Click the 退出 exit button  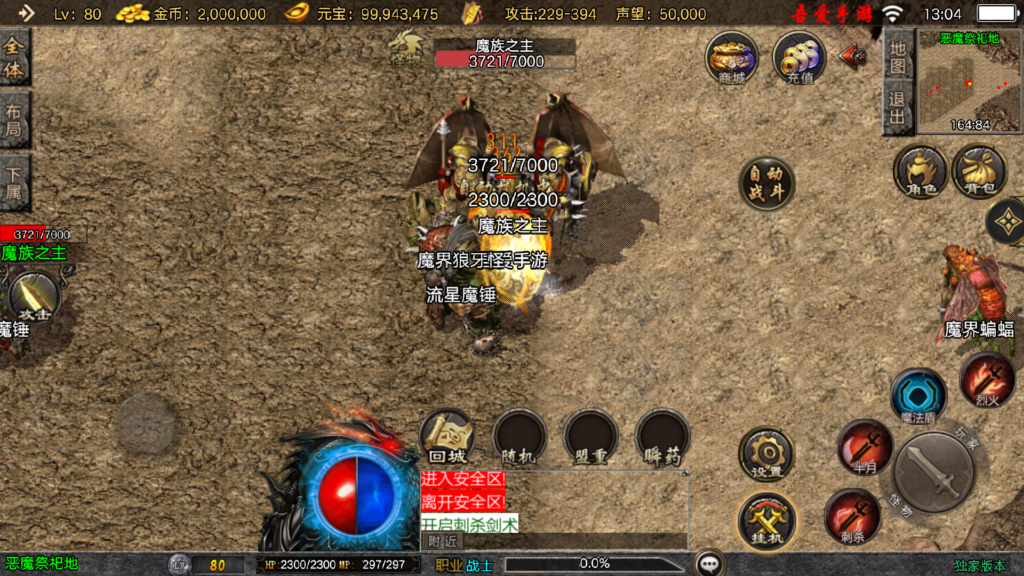click(x=898, y=108)
